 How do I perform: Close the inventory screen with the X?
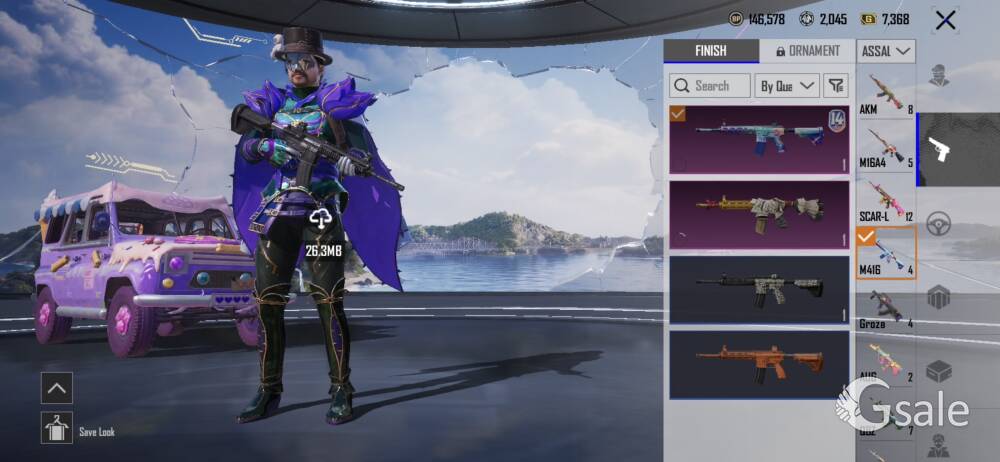(x=944, y=20)
